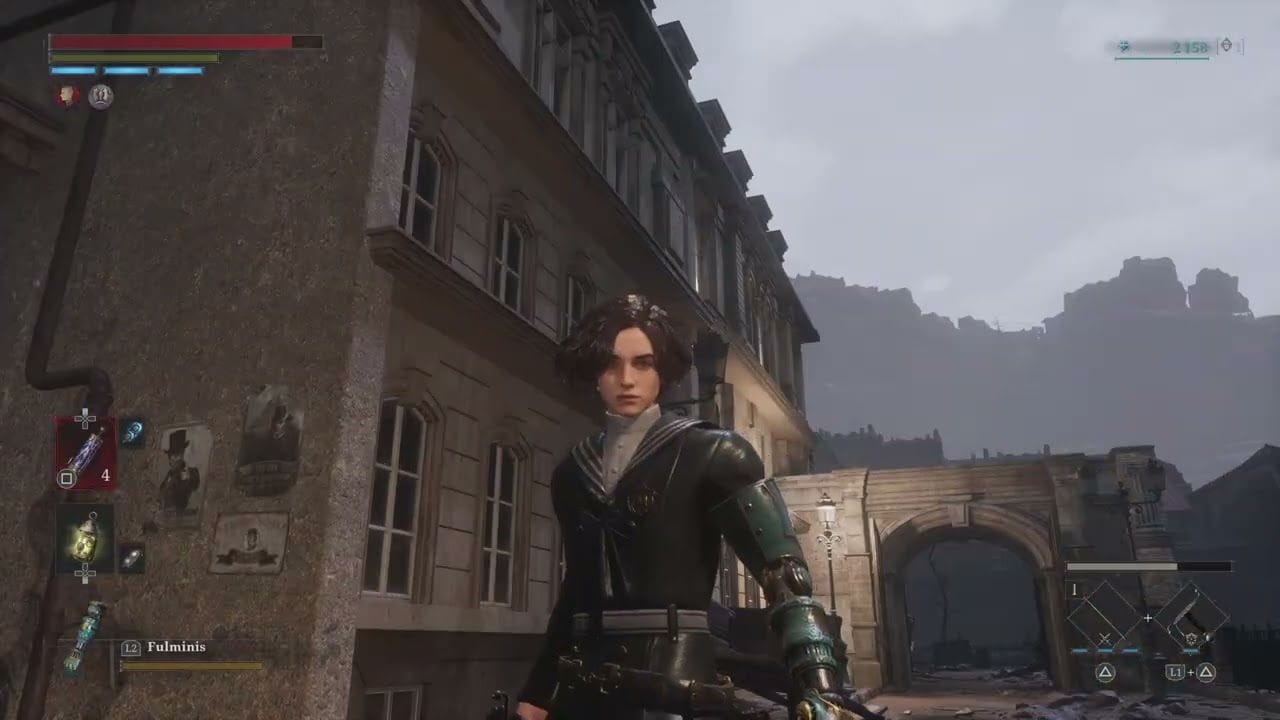This screenshot has width=1280, height=720.
Task: Select the small silver item beside the lamp
Action: [132, 557]
